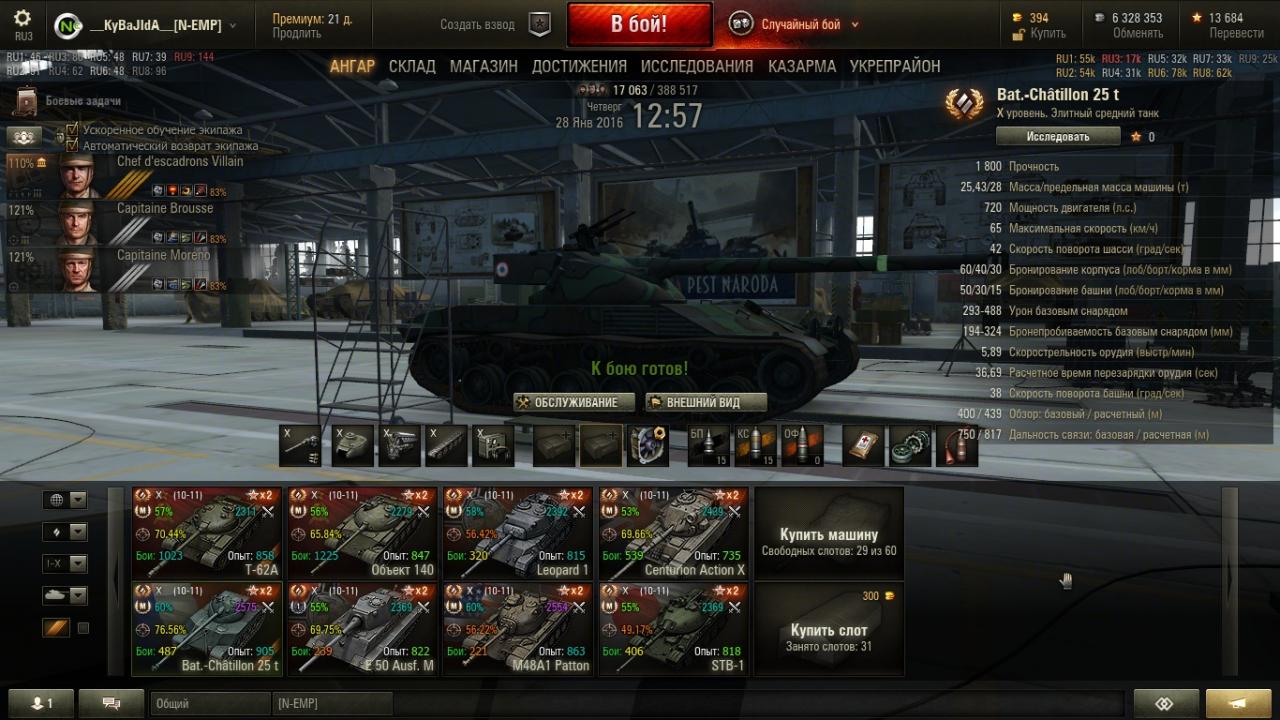Click the Исследовать button for Bat.-Châtillon 25 t

click(x=1057, y=137)
